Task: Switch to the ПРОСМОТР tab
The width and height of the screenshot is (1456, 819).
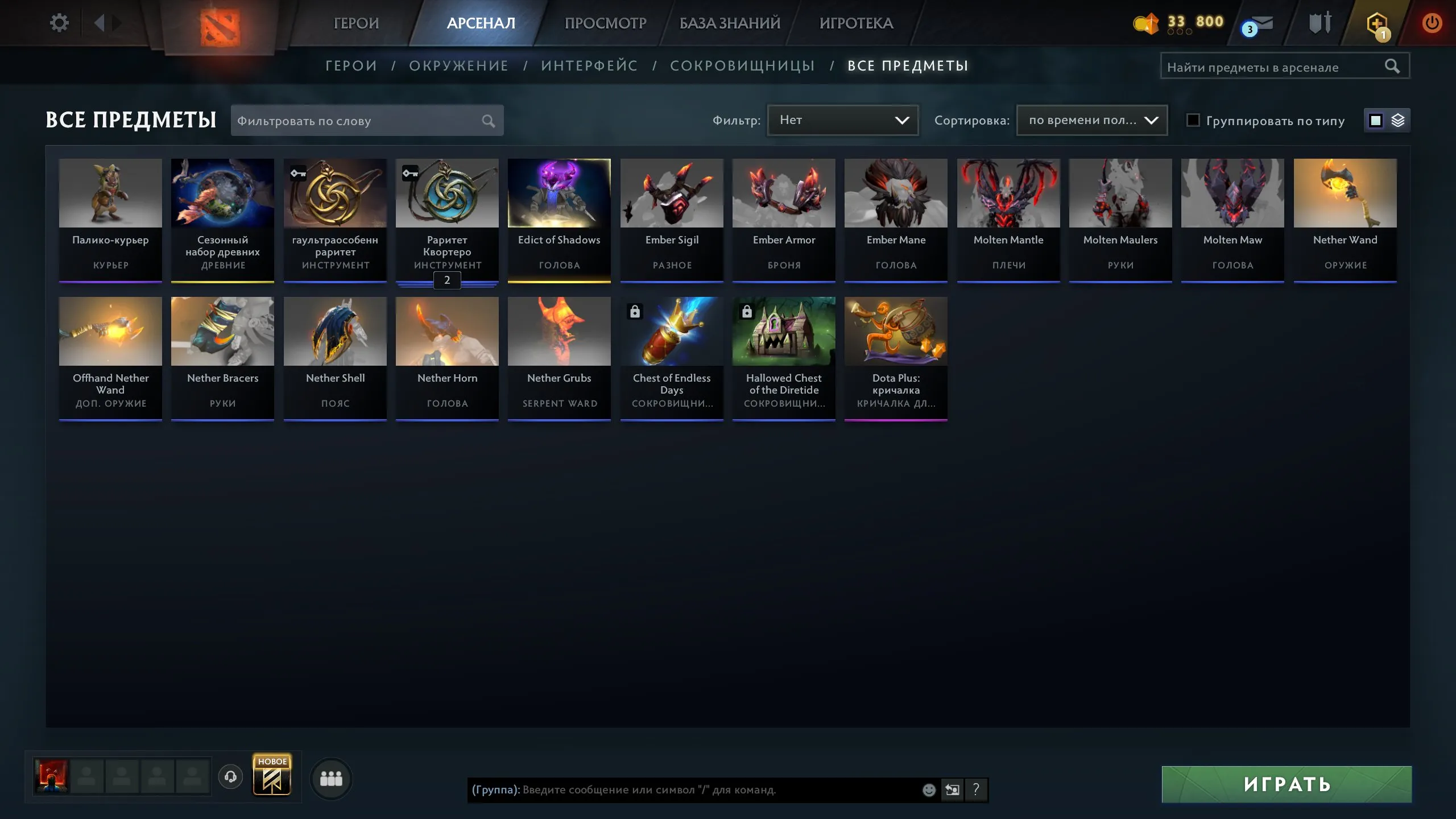Action: (605, 23)
